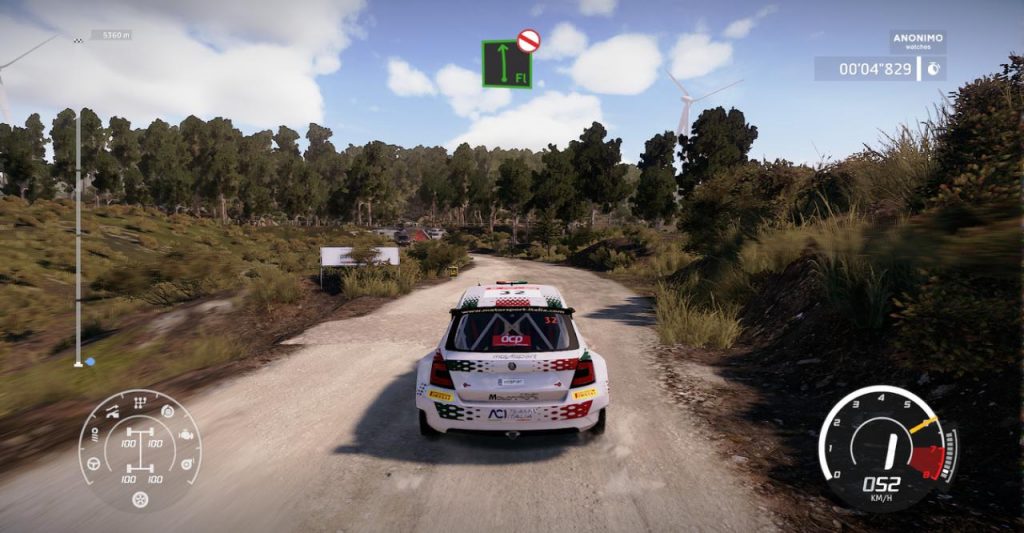
Task: Click the gearbox damage icon
Action: click(140, 402)
